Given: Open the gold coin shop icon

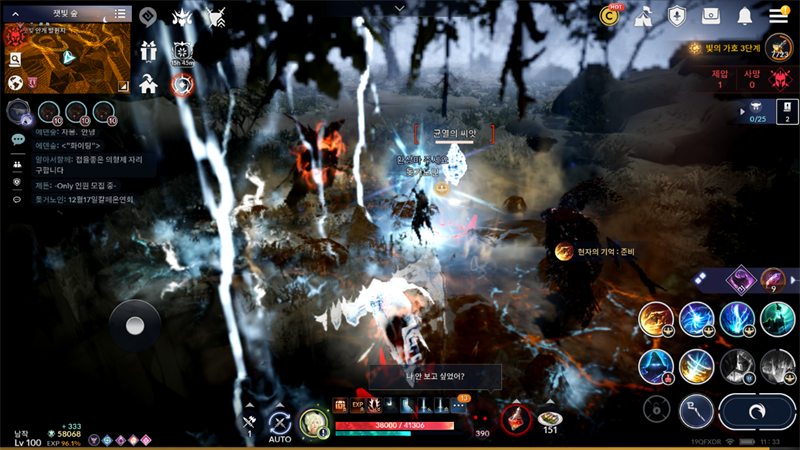Looking at the screenshot, I should [609, 15].
